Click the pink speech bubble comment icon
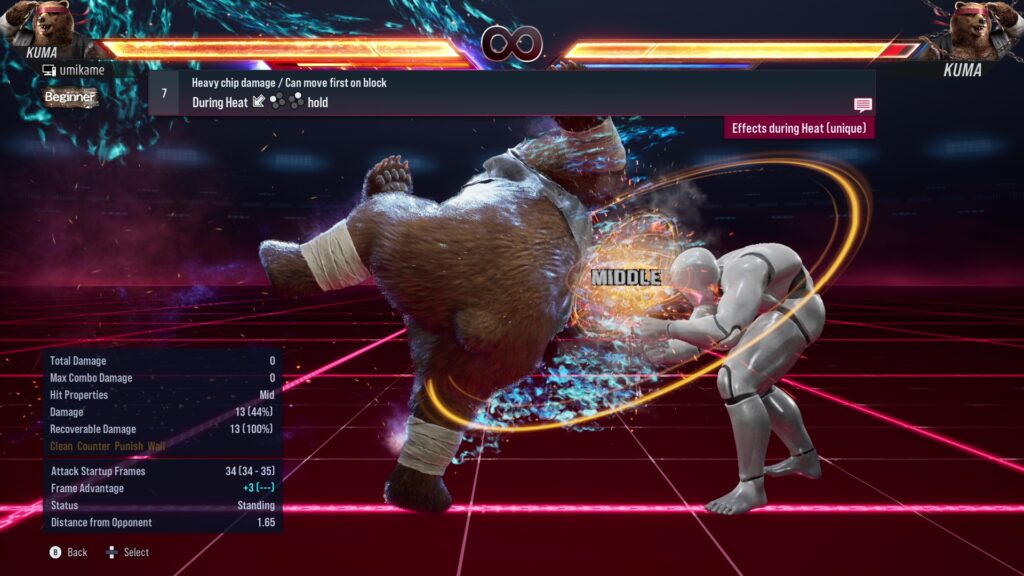 pyautogui.click(x=863, y=105)
